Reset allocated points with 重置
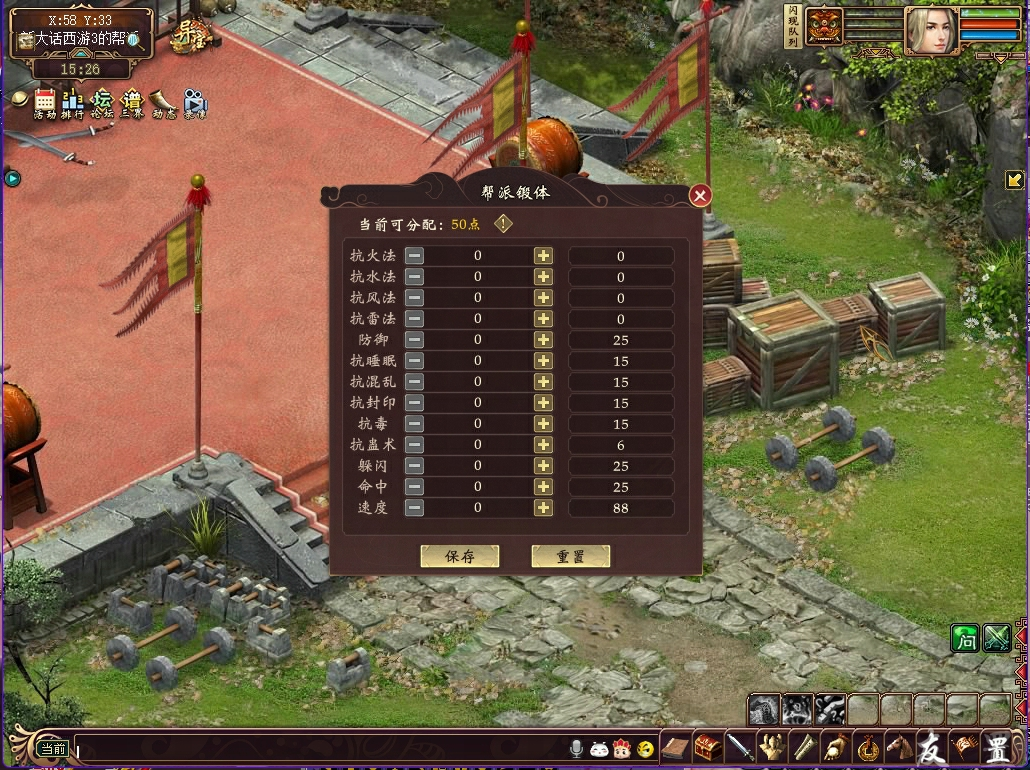This screenshot has width=1030, height=770. (570, 556)
